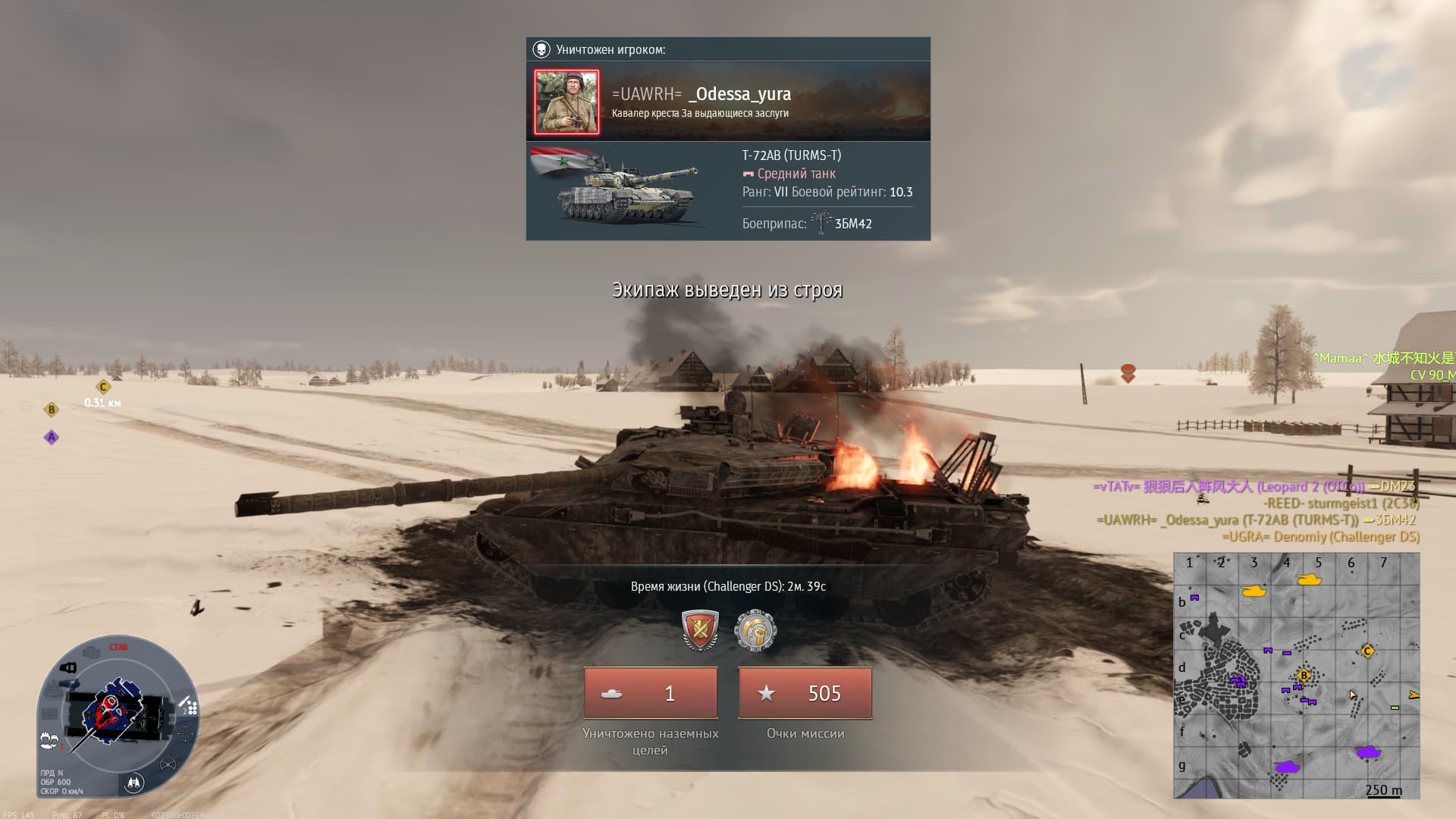
Task: Click the binoculars icon on damage panel
Action: point(134,783)
